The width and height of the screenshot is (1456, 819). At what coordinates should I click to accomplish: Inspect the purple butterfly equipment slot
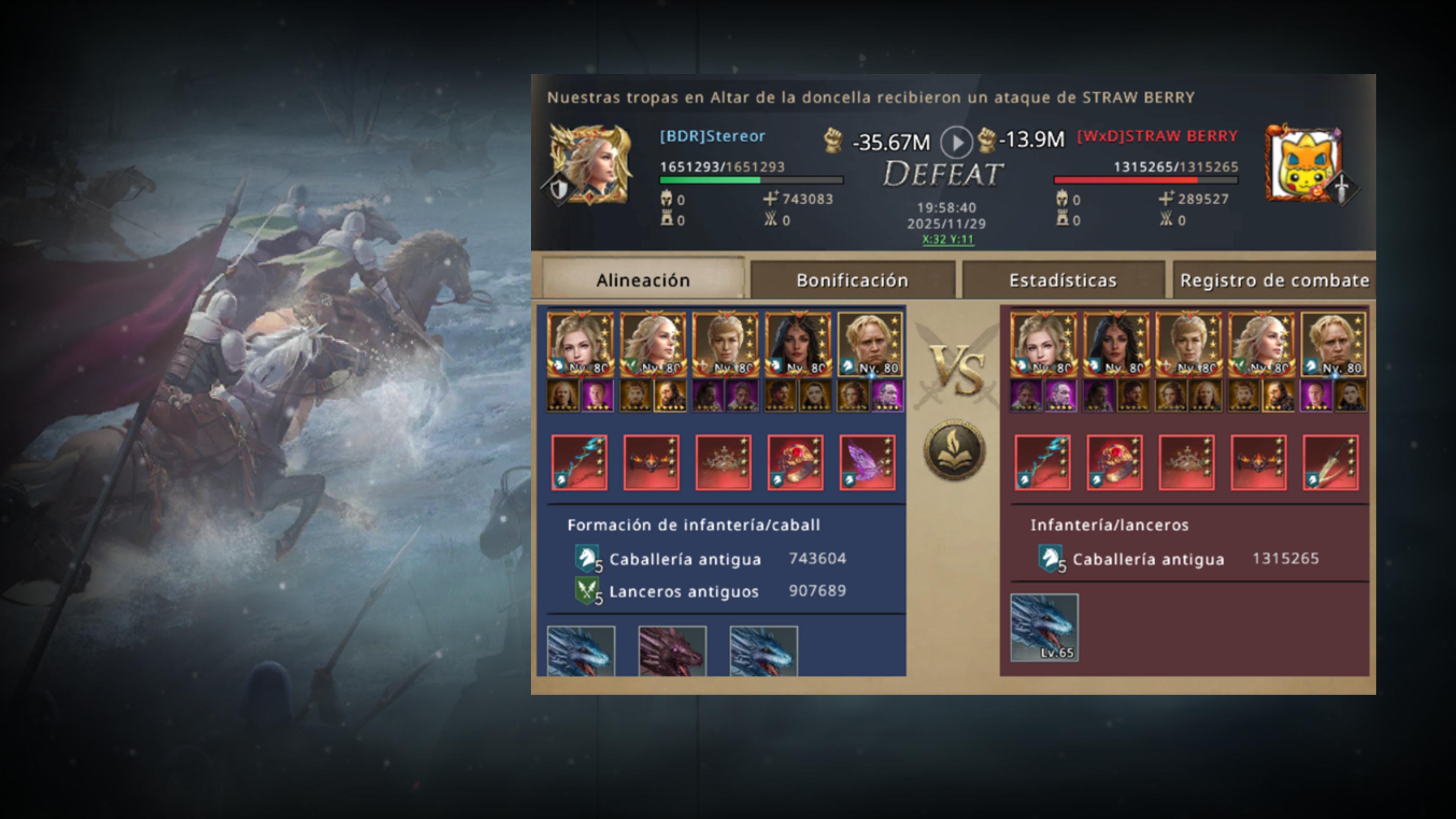(867, 462)
